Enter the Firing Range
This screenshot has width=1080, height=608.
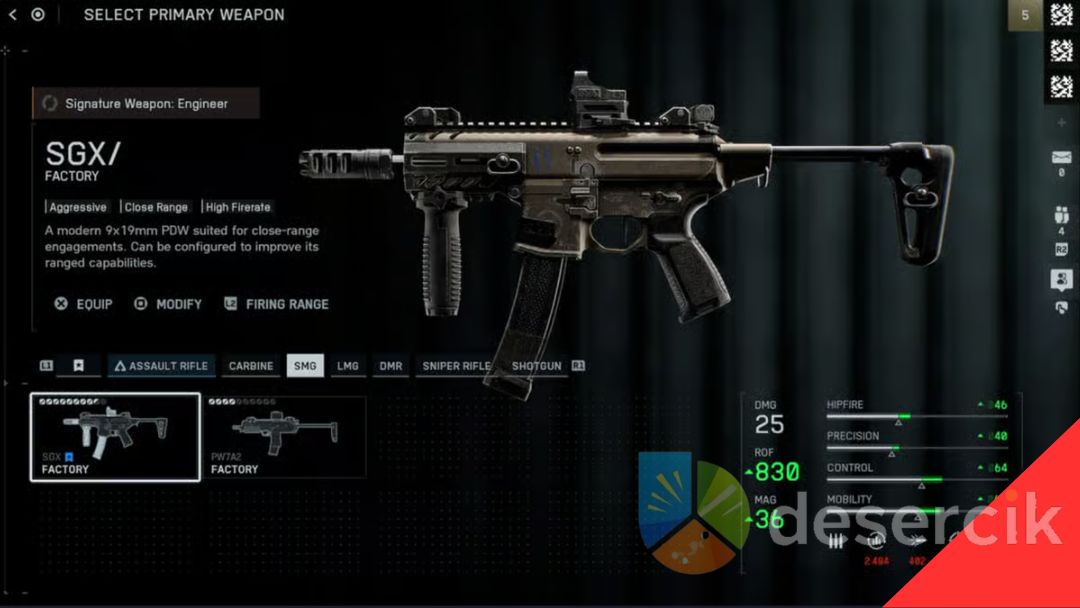276,304
